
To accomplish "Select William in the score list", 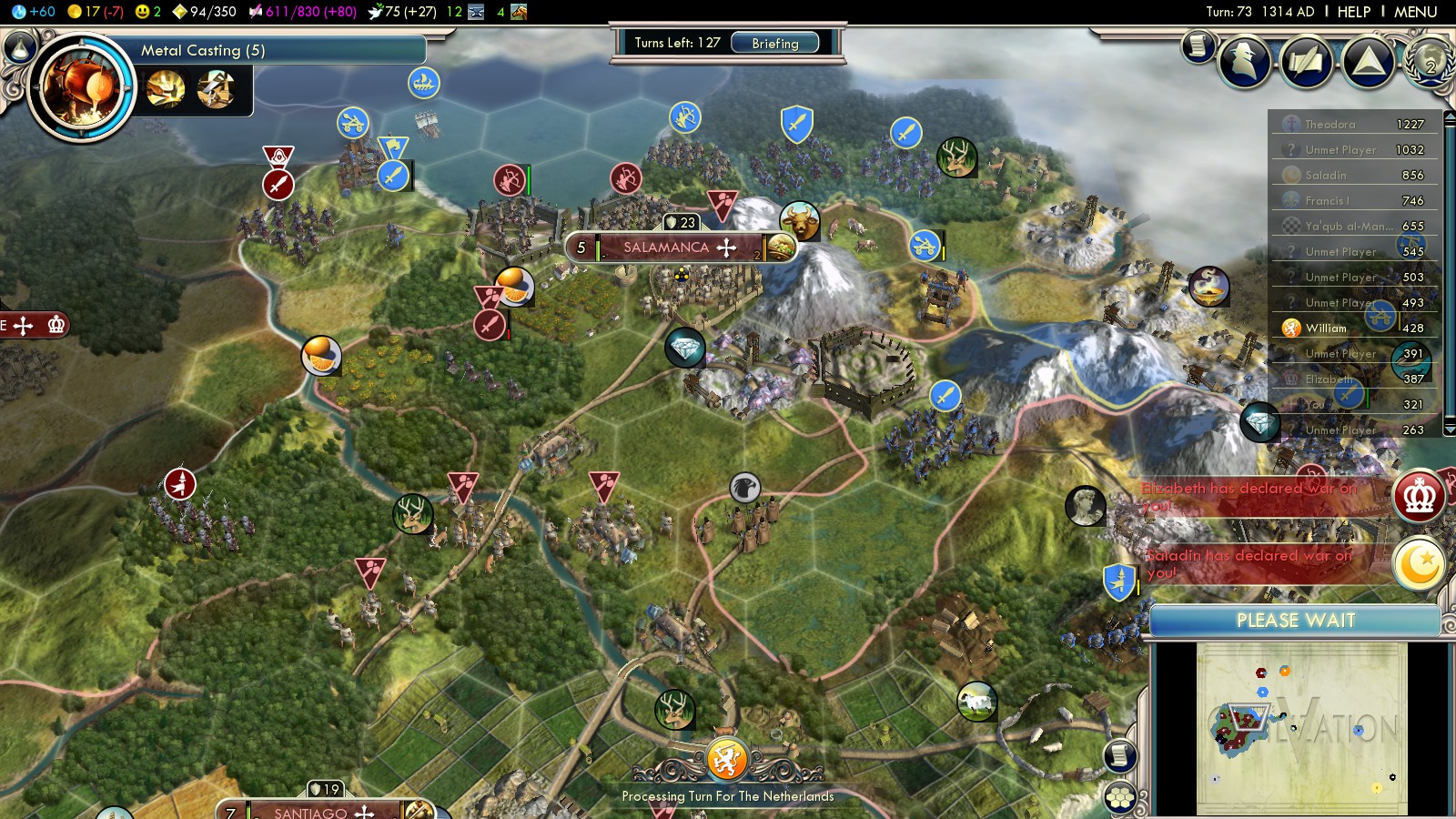I will point(1325,329).
